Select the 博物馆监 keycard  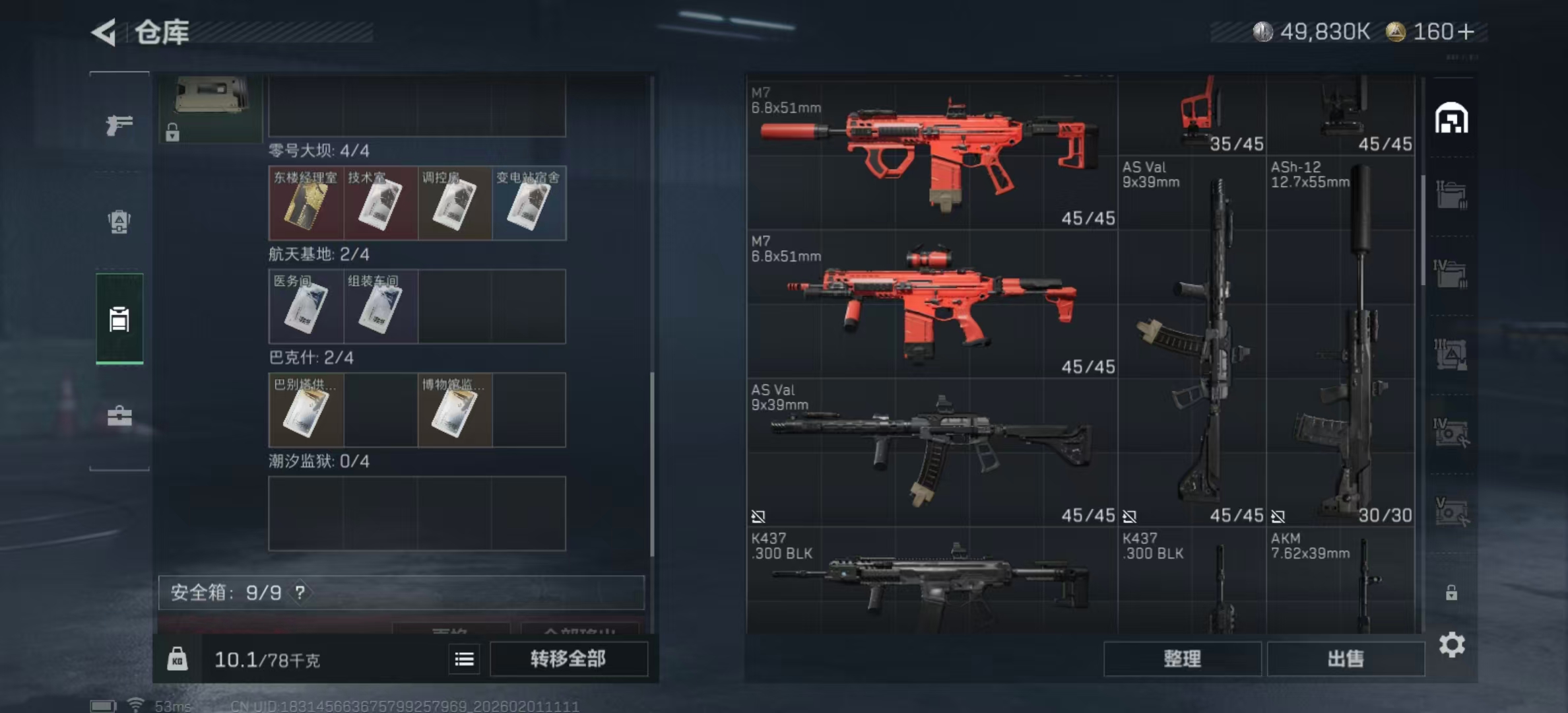[455, 410]
